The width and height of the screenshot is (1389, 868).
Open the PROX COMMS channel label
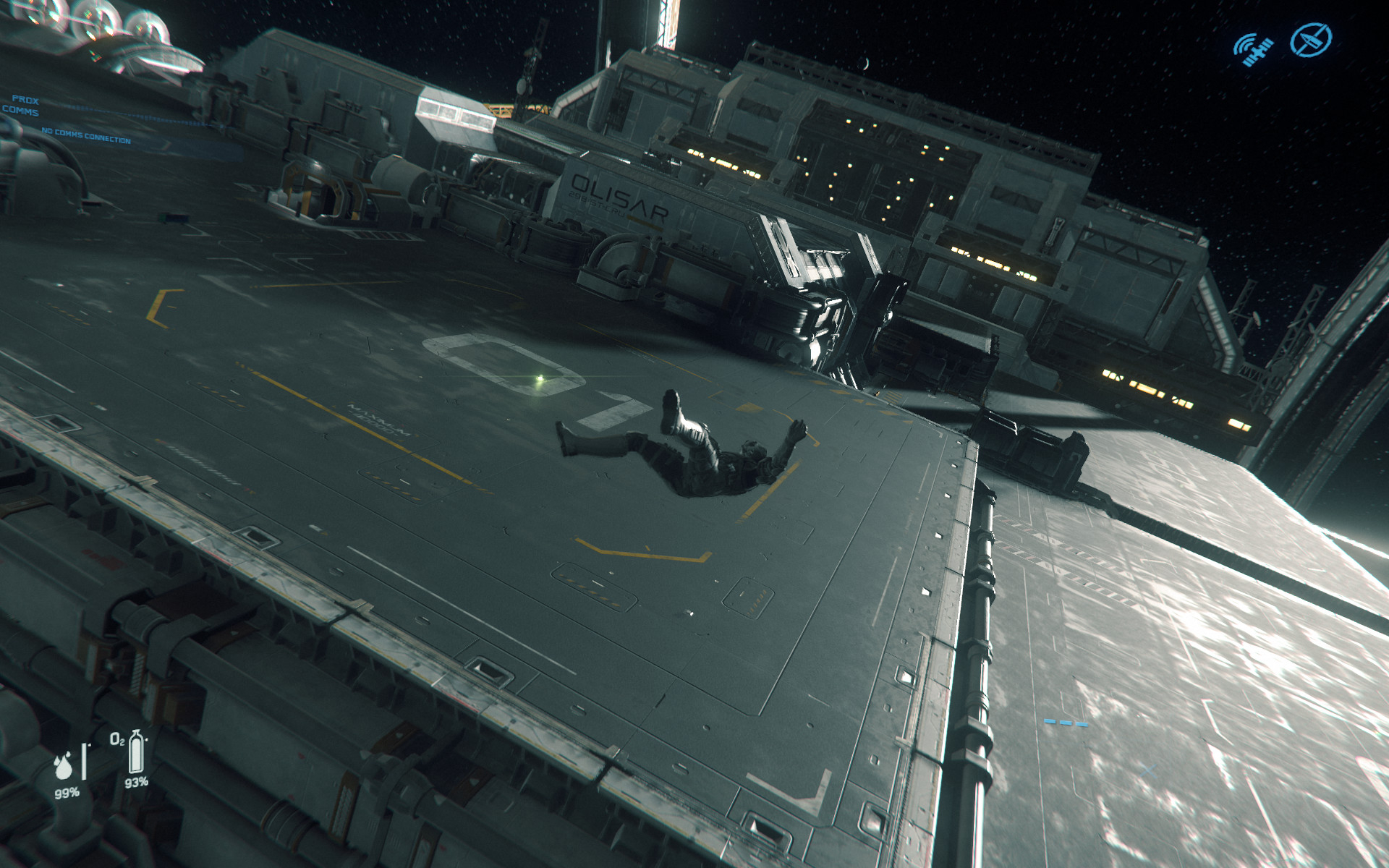click(x=22, y=106)
